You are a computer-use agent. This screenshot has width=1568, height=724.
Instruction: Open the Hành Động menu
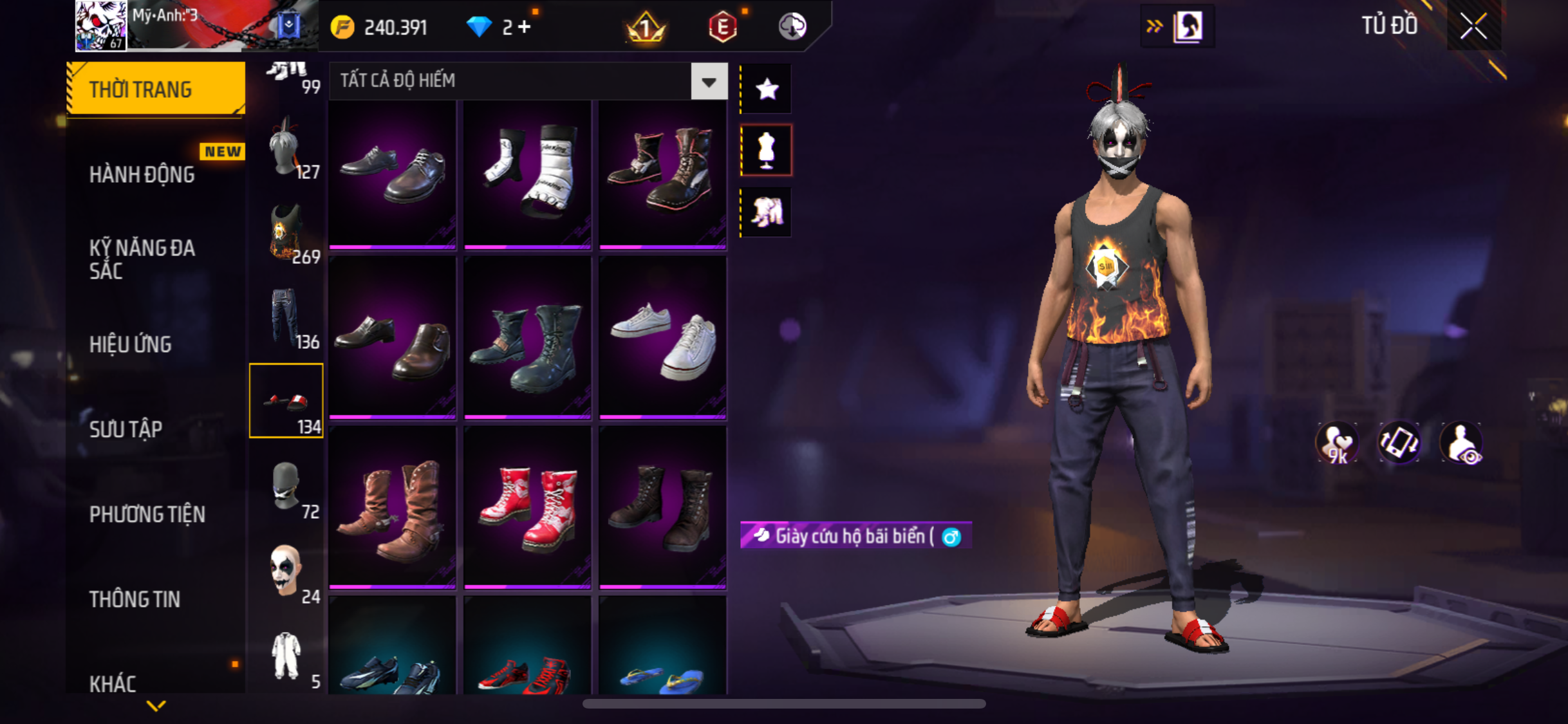tap(142, 174)
